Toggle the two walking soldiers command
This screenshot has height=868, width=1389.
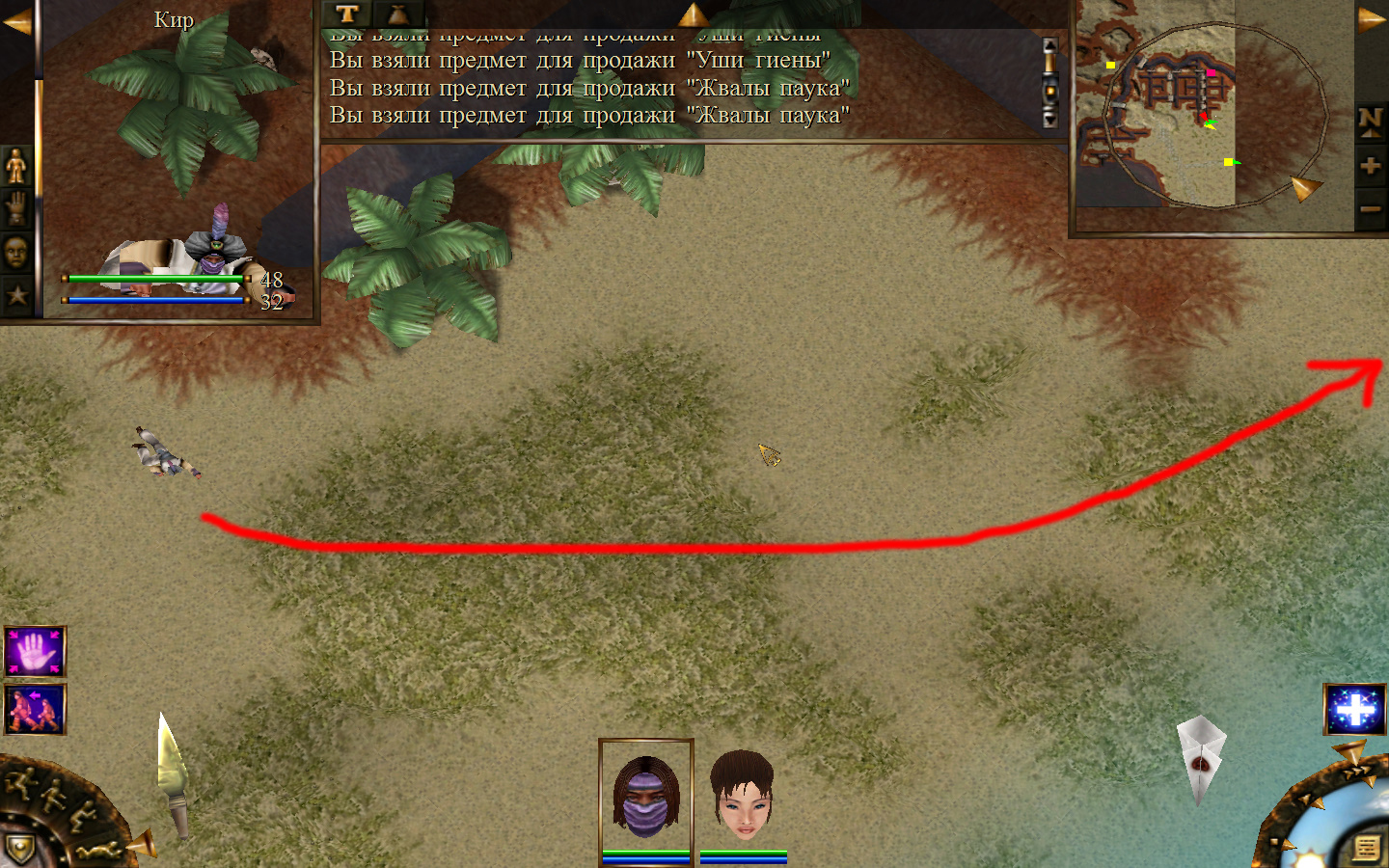[35, 709]
